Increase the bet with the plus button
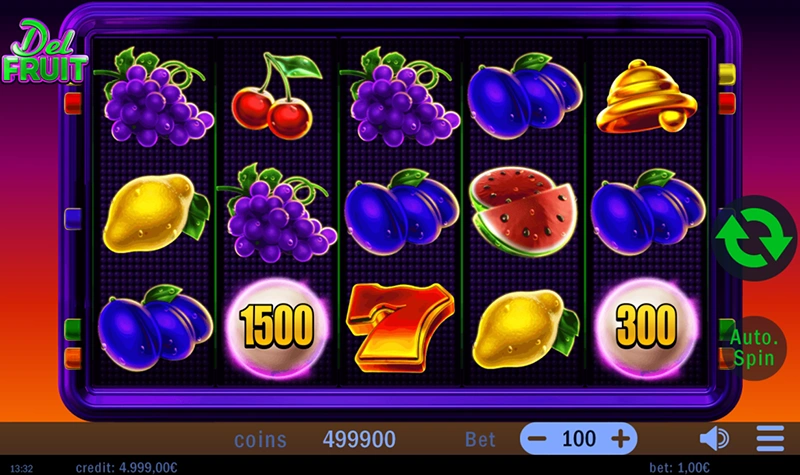This screenshot has width=800, height=475. coord(621,438)
